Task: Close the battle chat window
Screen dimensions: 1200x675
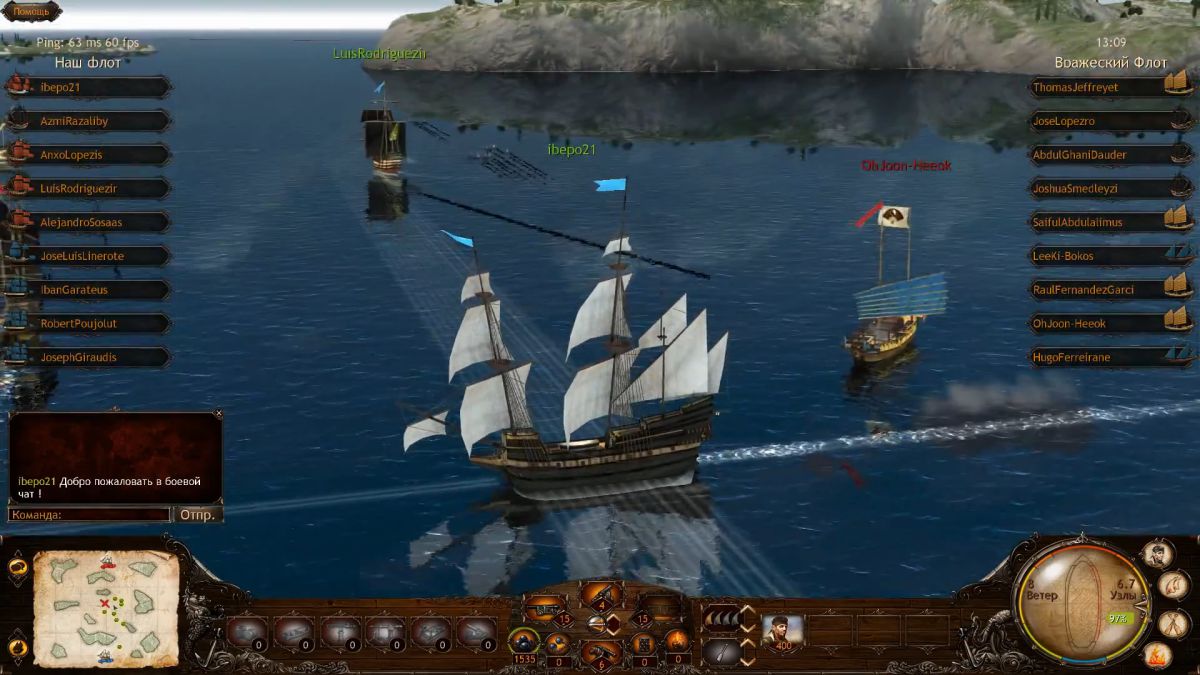Action: (x=218, y=413)
